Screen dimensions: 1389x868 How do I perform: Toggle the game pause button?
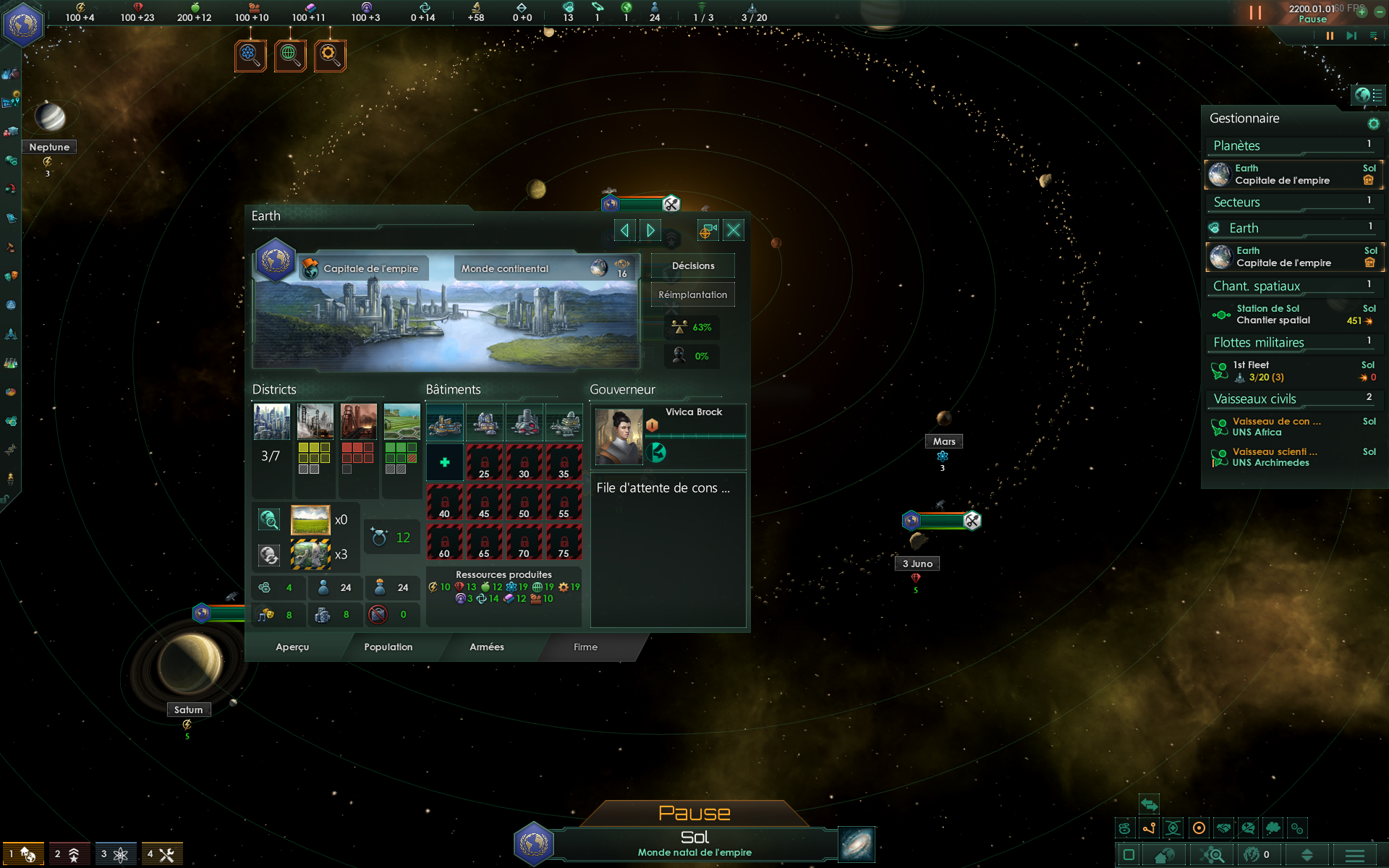(x=1330, y=35)
